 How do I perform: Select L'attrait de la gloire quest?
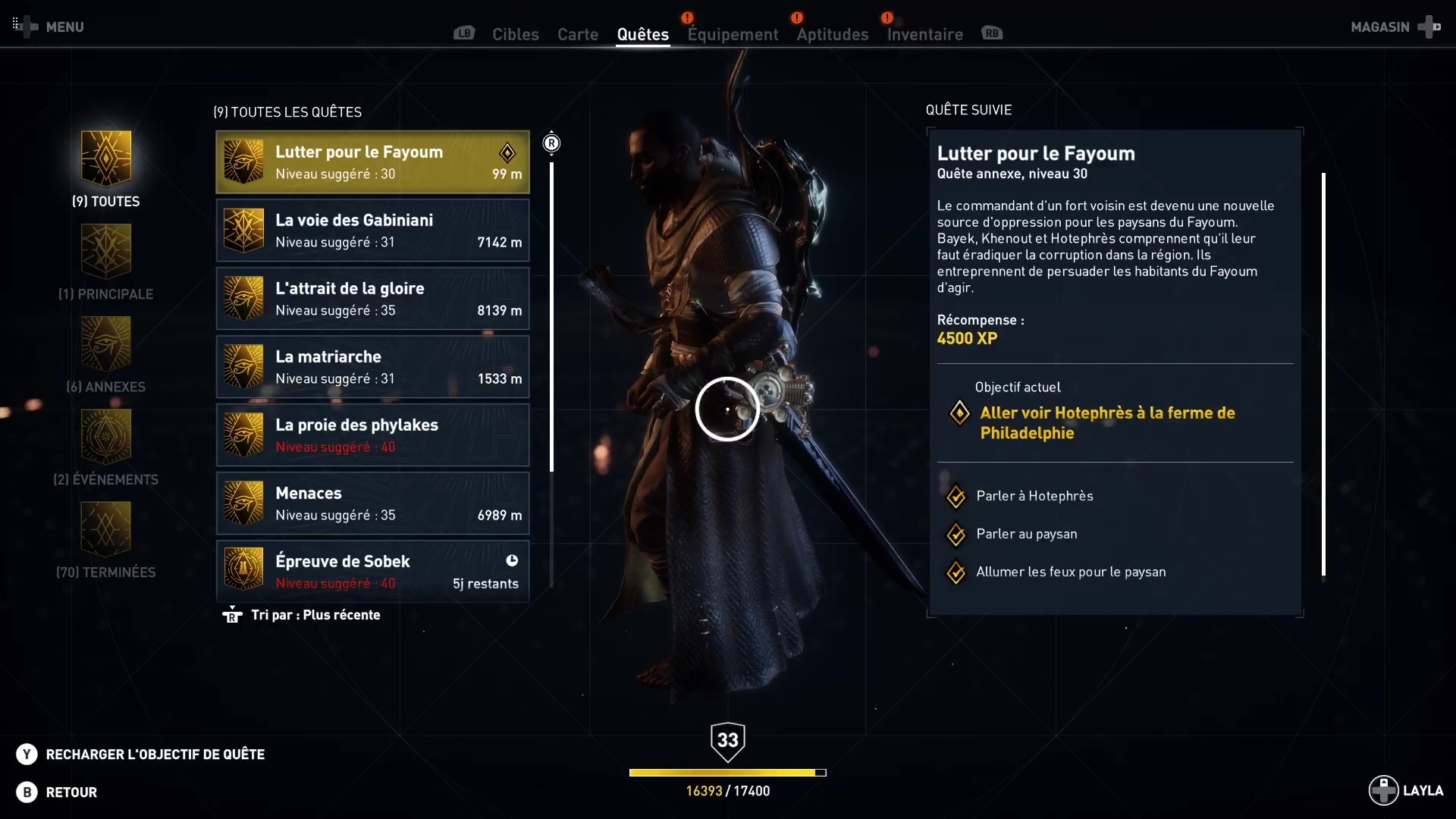(x=372, y=299)
